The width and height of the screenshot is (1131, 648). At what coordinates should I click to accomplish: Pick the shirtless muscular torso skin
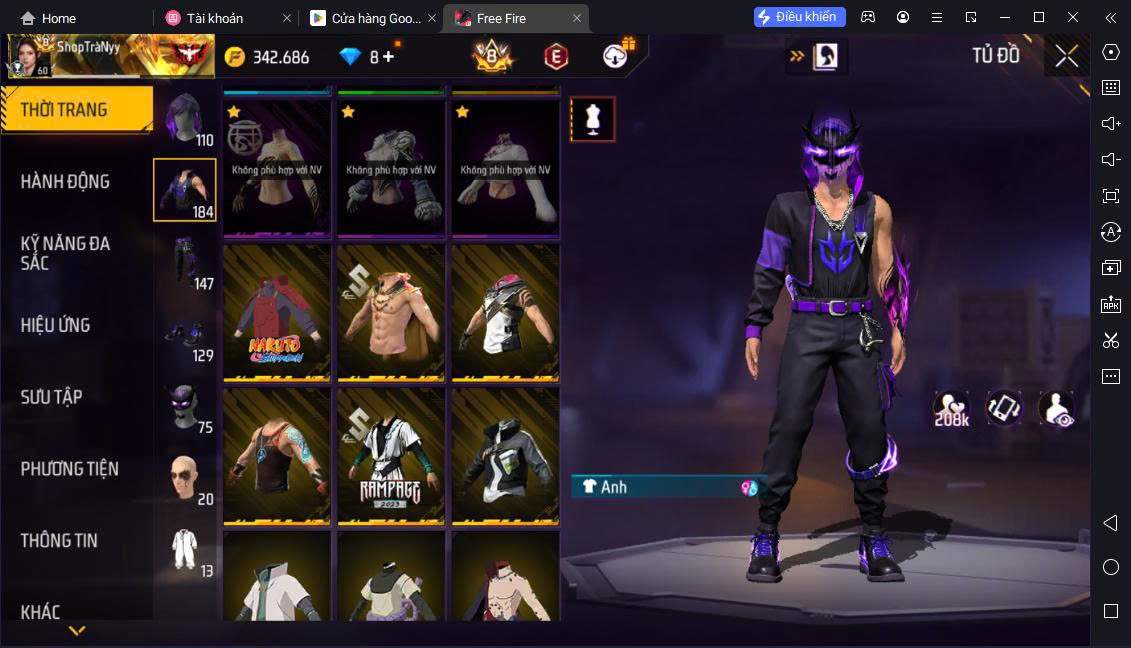[x=391, y=312]
